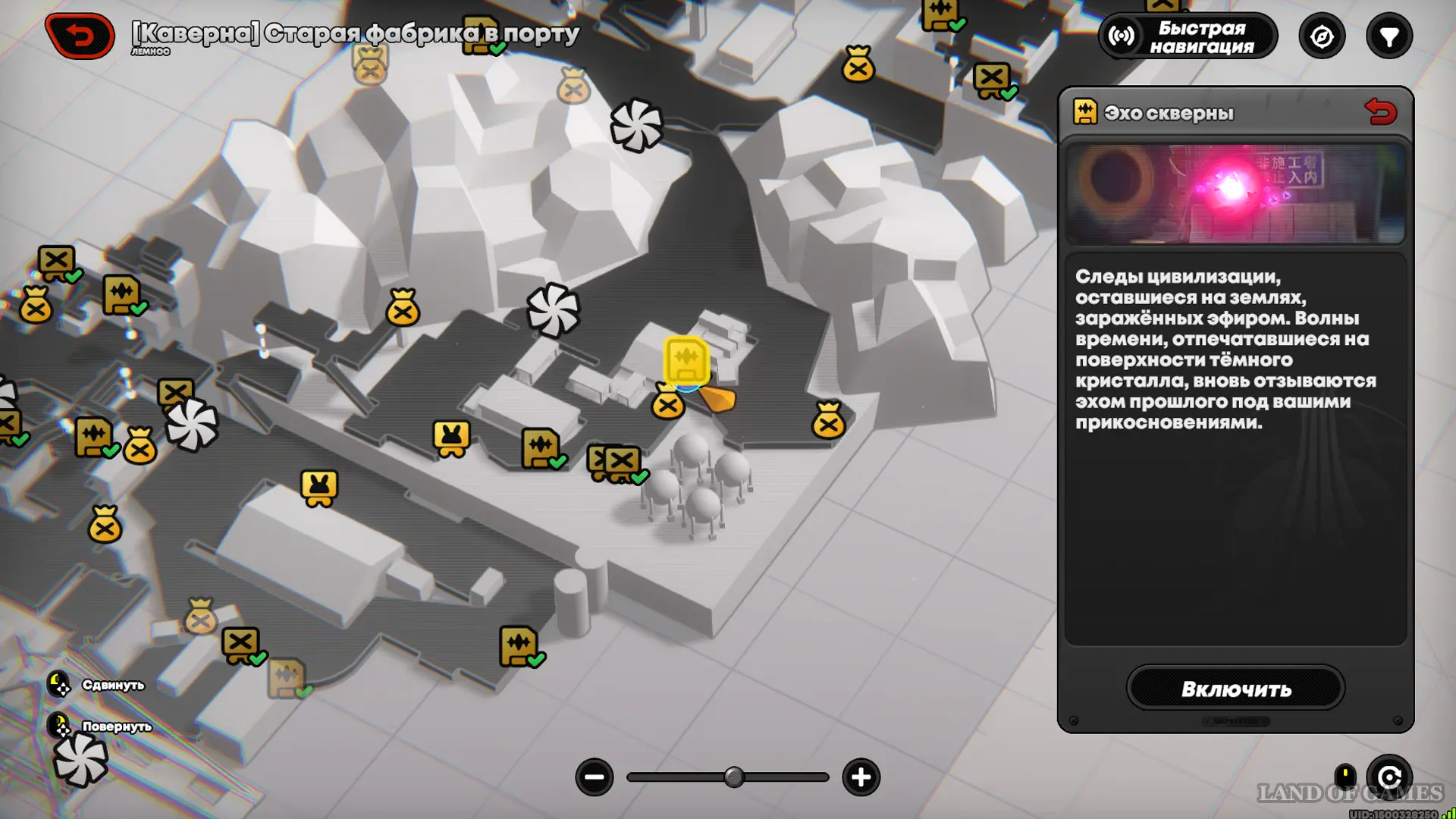The height and width of the screenshot is (819, 1456).
Task: Zoom in with the plus button
Action: coord(861,777)
